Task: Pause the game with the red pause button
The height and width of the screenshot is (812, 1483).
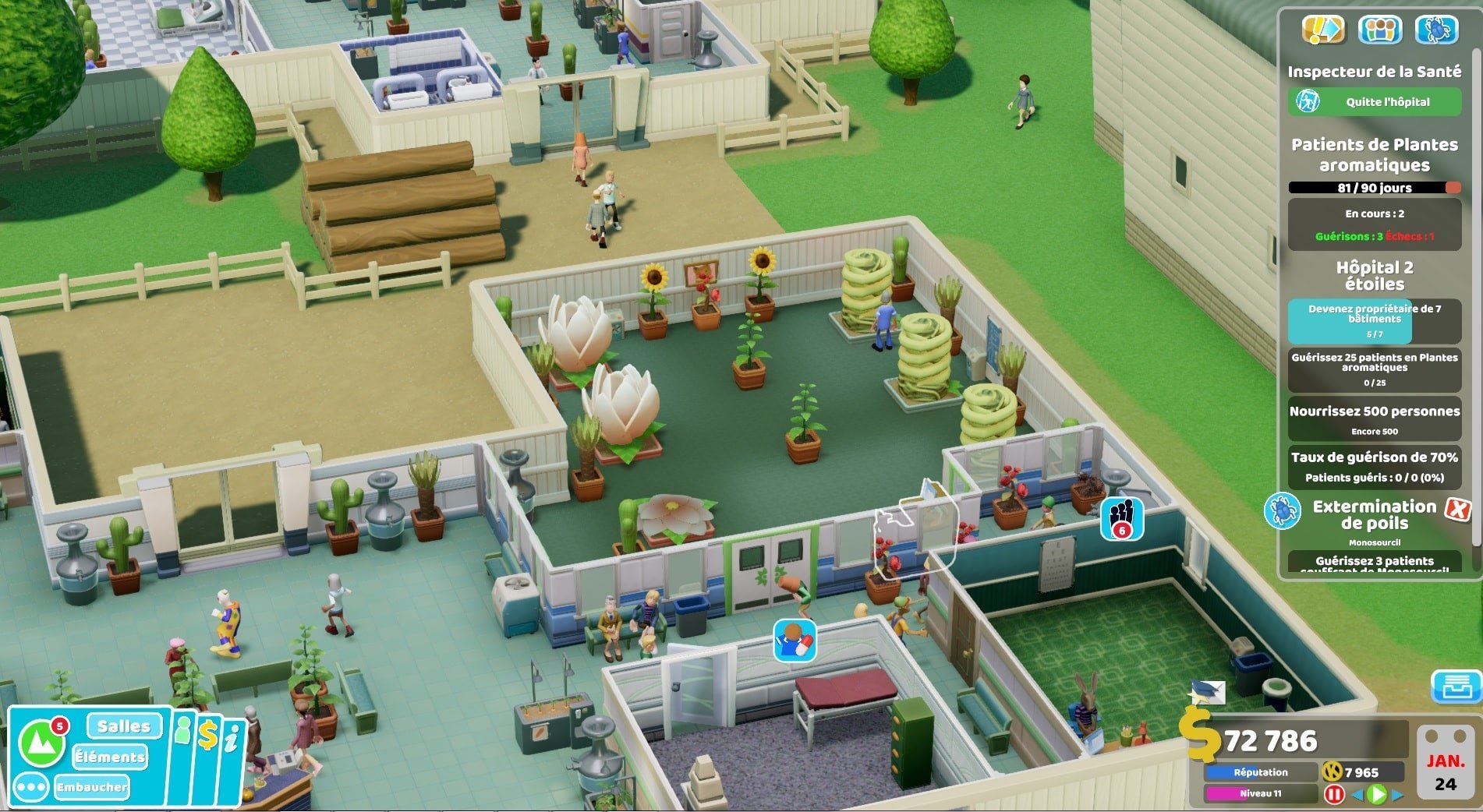Action: pos(1333,794)
